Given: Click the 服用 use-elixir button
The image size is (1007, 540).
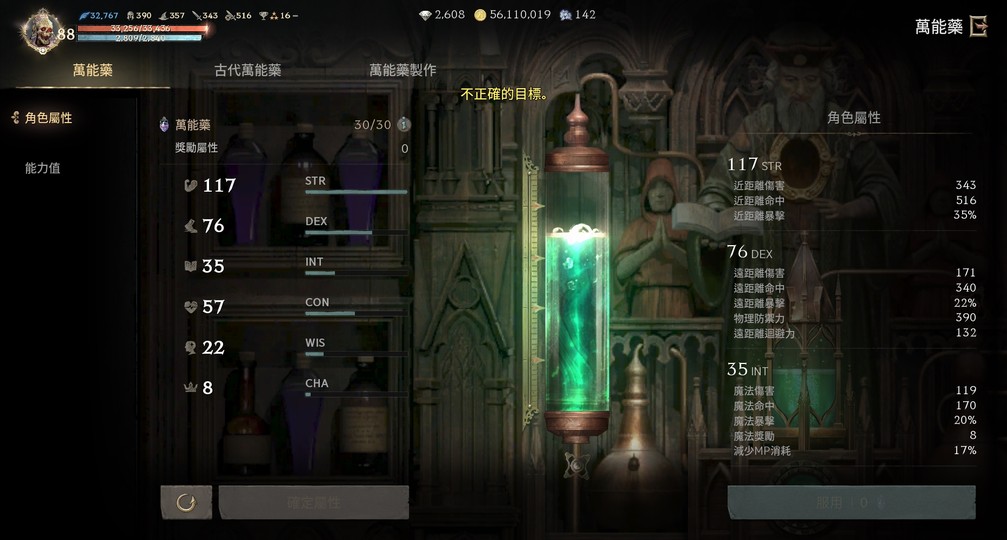Looking at the screenshot, I should tap(851, 502).
